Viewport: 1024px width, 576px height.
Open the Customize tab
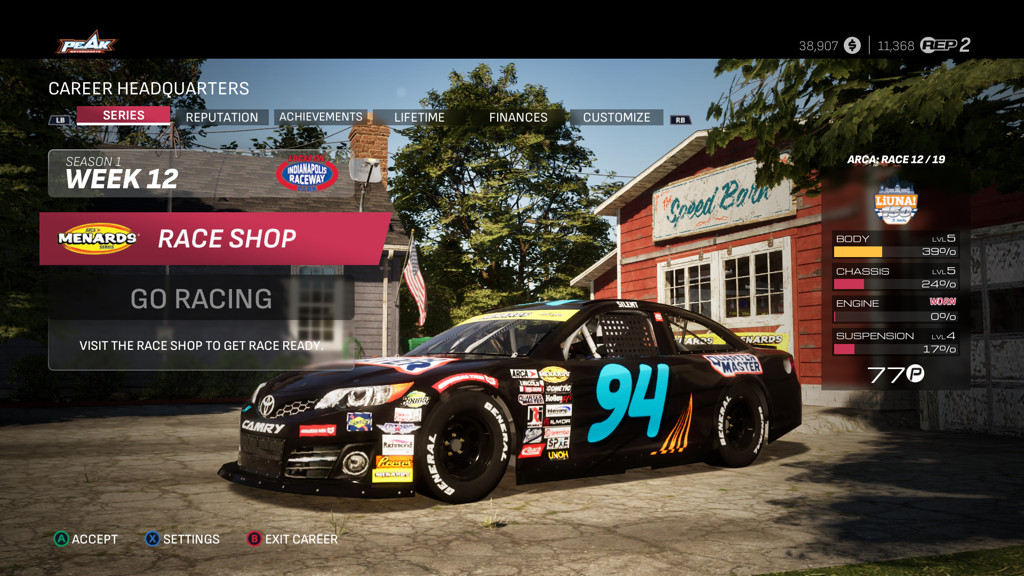click(x=616, y=117)
